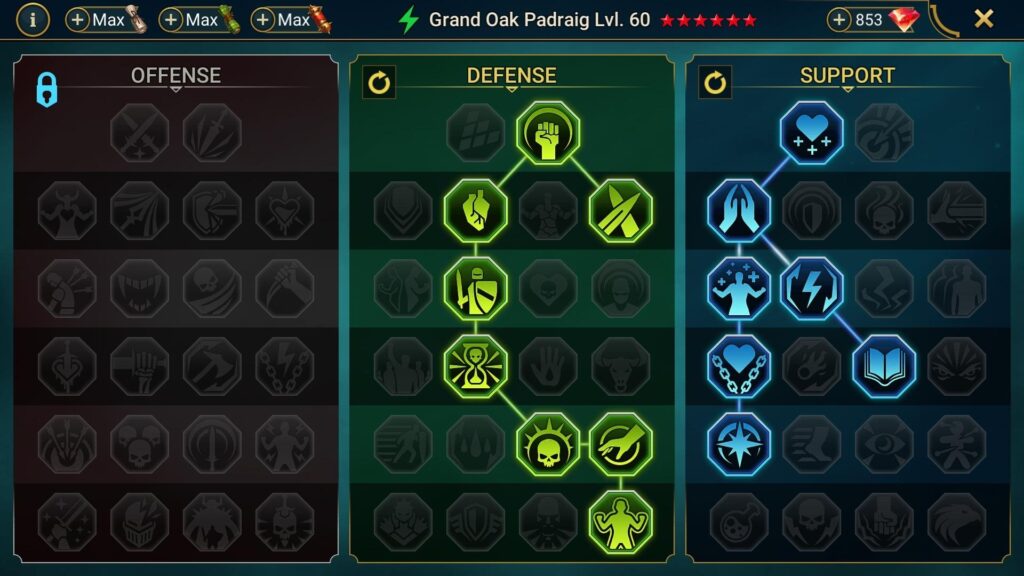
Task: Pick the open book Support mastery
Action: 884,366
